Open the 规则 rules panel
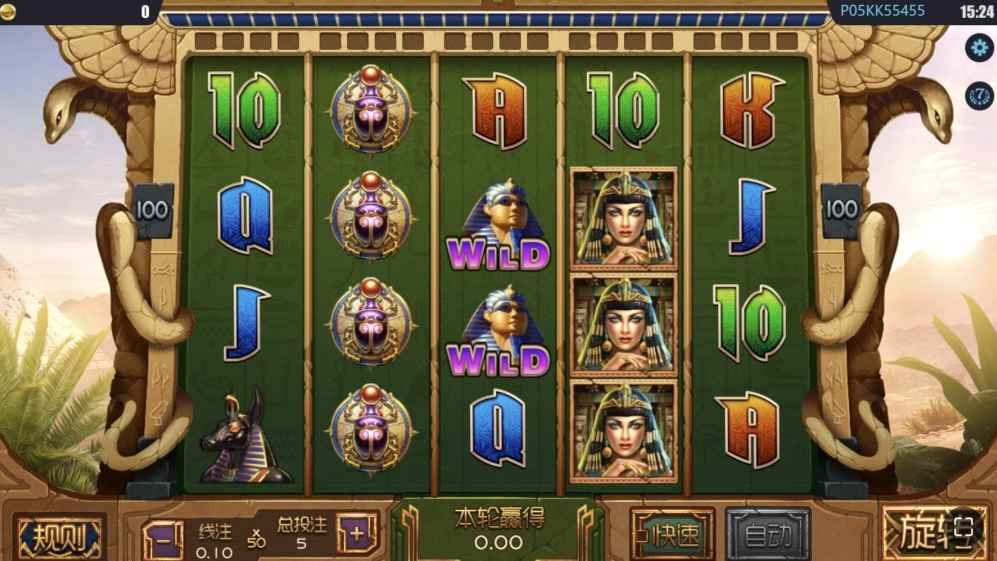 click(59, 538)
